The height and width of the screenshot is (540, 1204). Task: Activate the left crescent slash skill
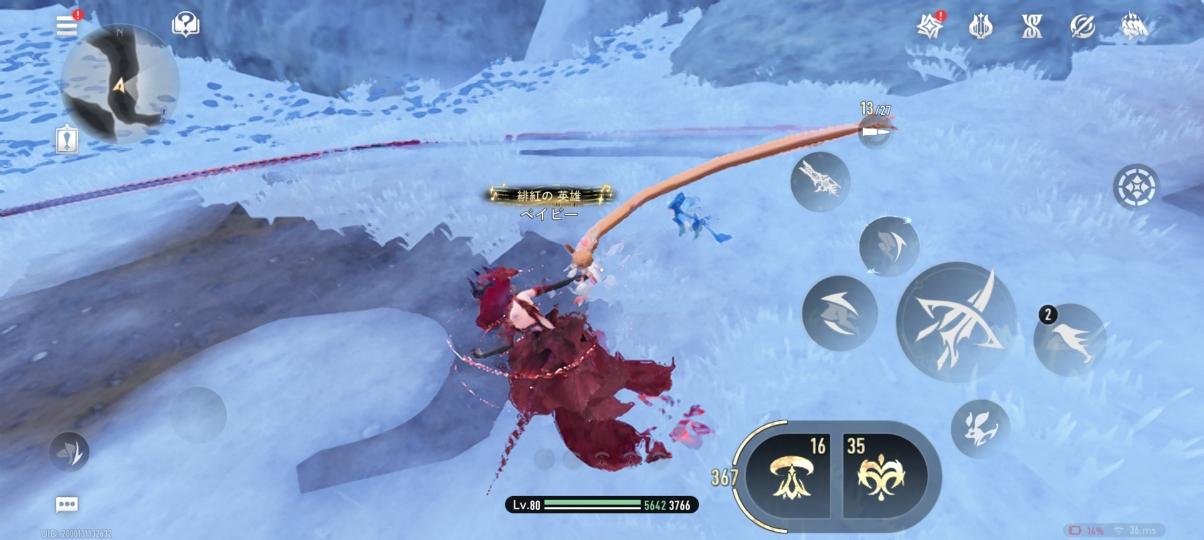840,313
